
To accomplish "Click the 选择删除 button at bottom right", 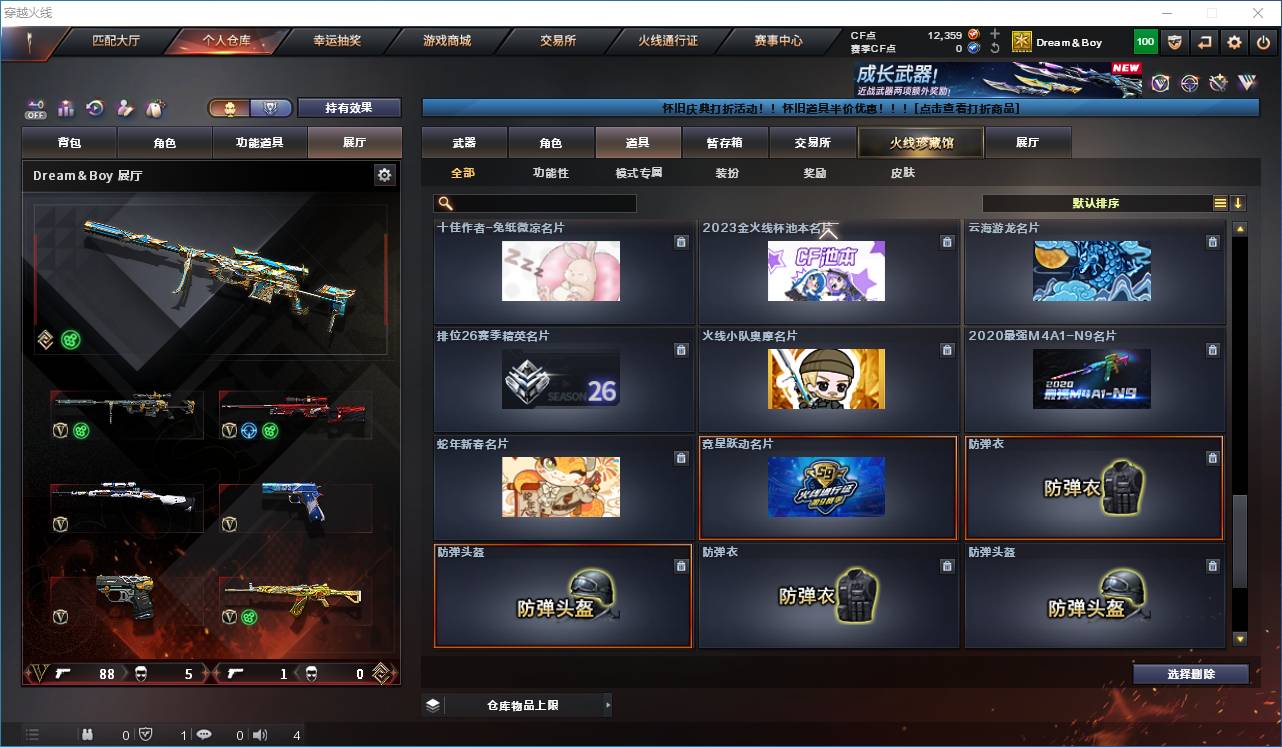I will pos(1191,674).
